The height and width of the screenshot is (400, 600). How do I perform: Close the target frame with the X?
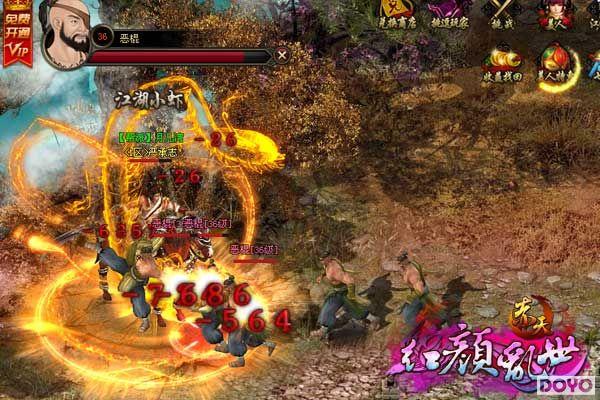[x=282, y=55]
